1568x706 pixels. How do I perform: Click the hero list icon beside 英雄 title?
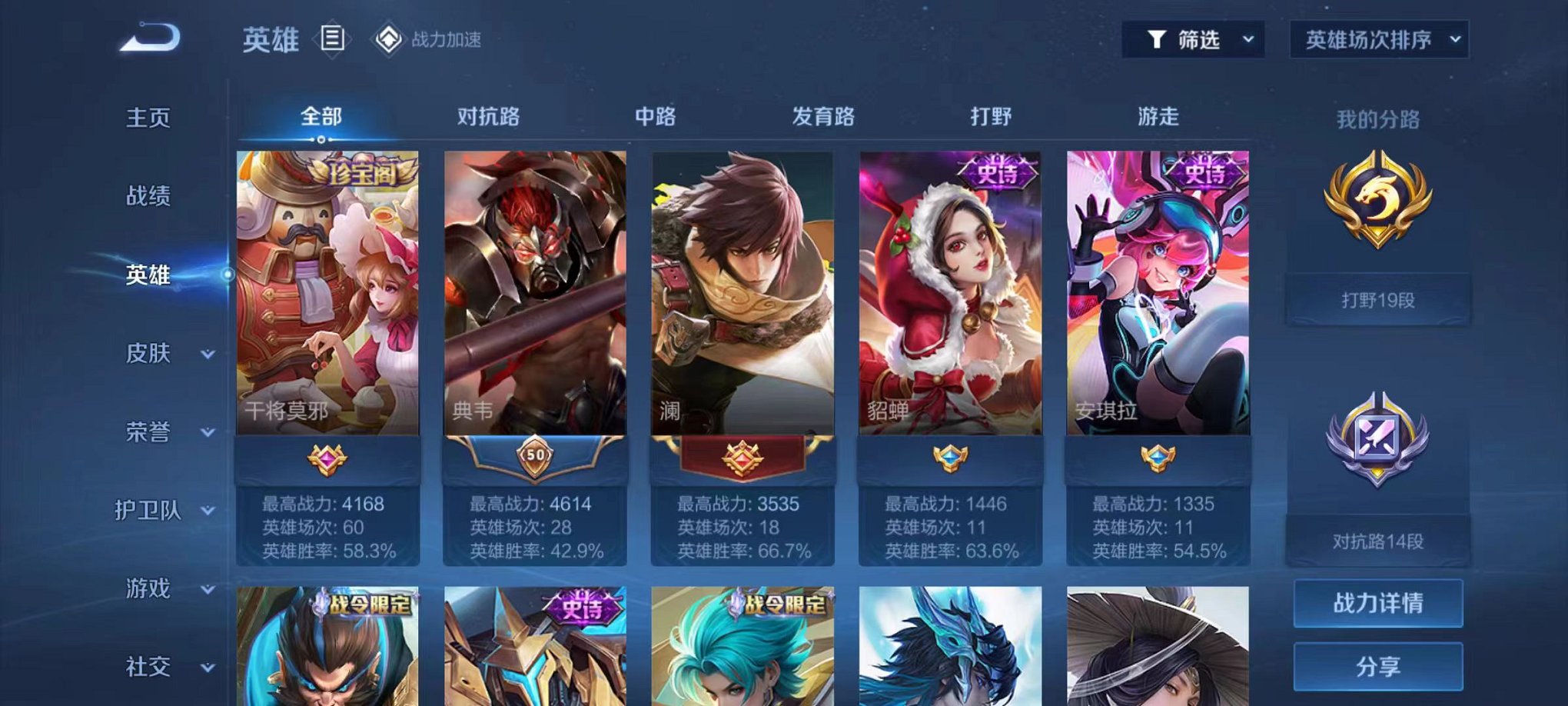click(x=332, y=39)
